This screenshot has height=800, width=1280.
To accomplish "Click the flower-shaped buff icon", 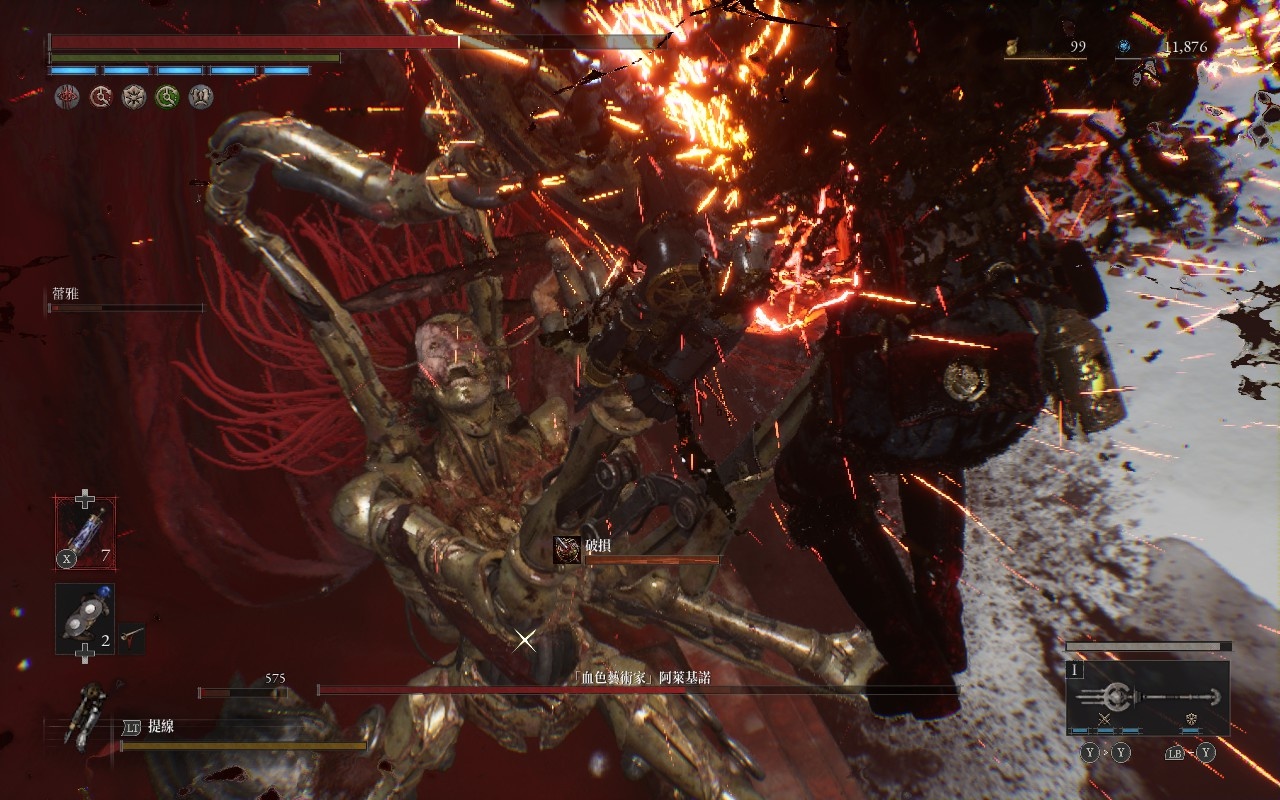I will (134, 97).
